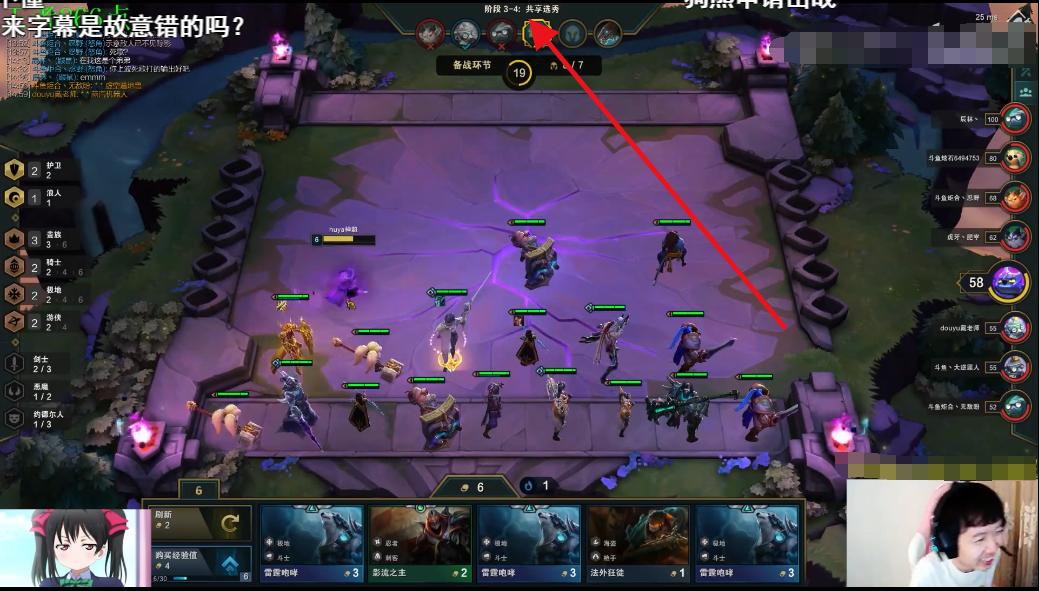Select the 浪人 trait entry
The image size is (1039, 591).
click(15, 198)
